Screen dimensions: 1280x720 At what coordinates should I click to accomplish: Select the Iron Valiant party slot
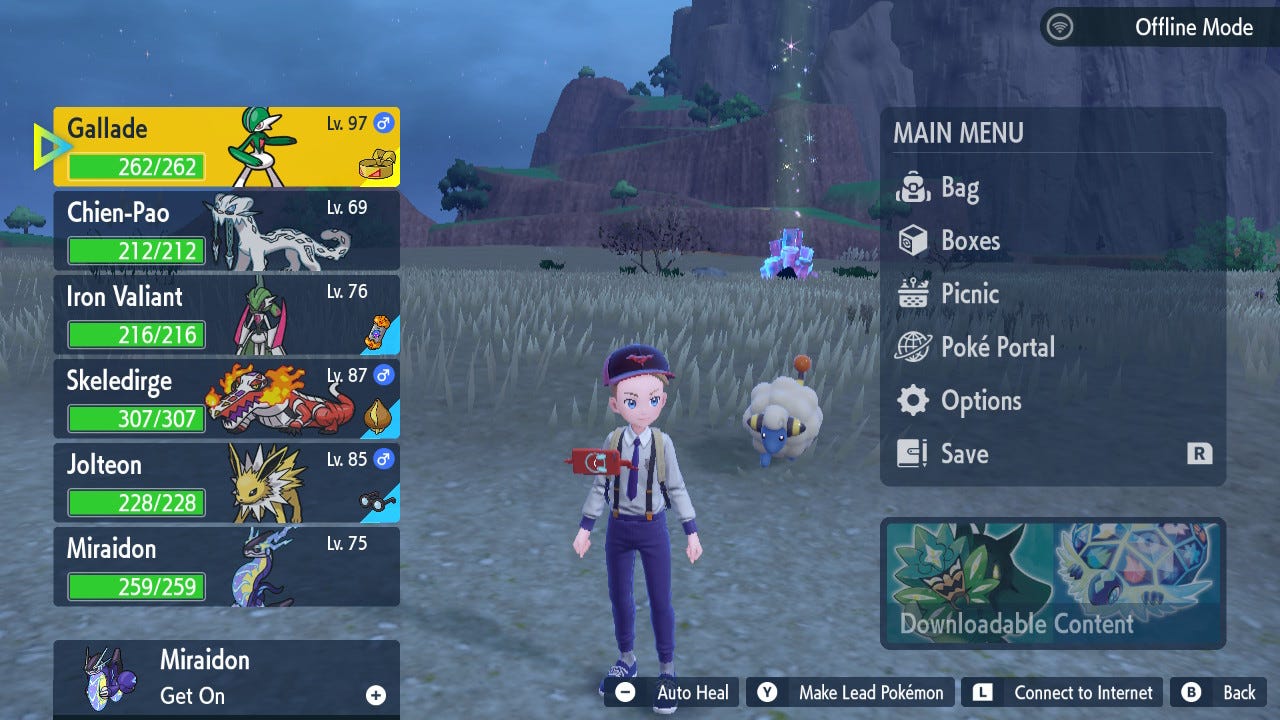click(226, 315)
